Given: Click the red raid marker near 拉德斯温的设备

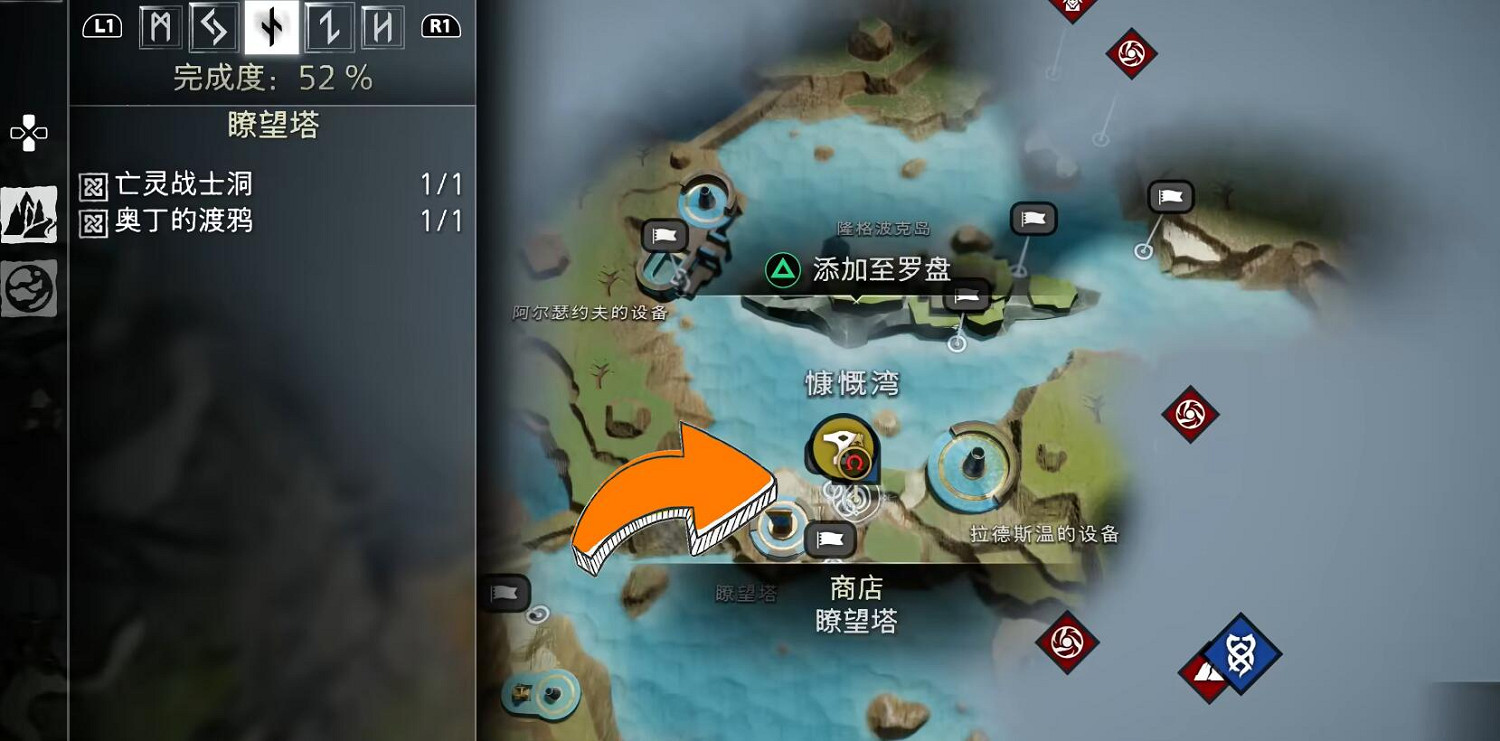Looking at the screenshot, I should 1190,412.
